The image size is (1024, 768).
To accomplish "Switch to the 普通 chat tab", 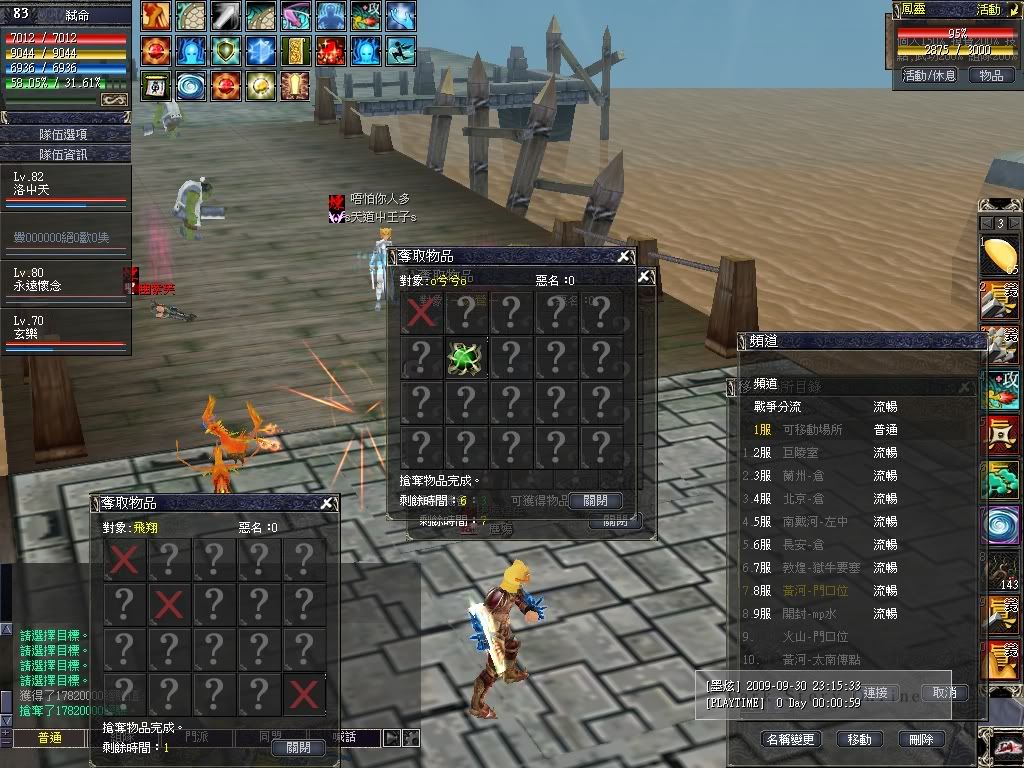I will click(x=50, y=738).
